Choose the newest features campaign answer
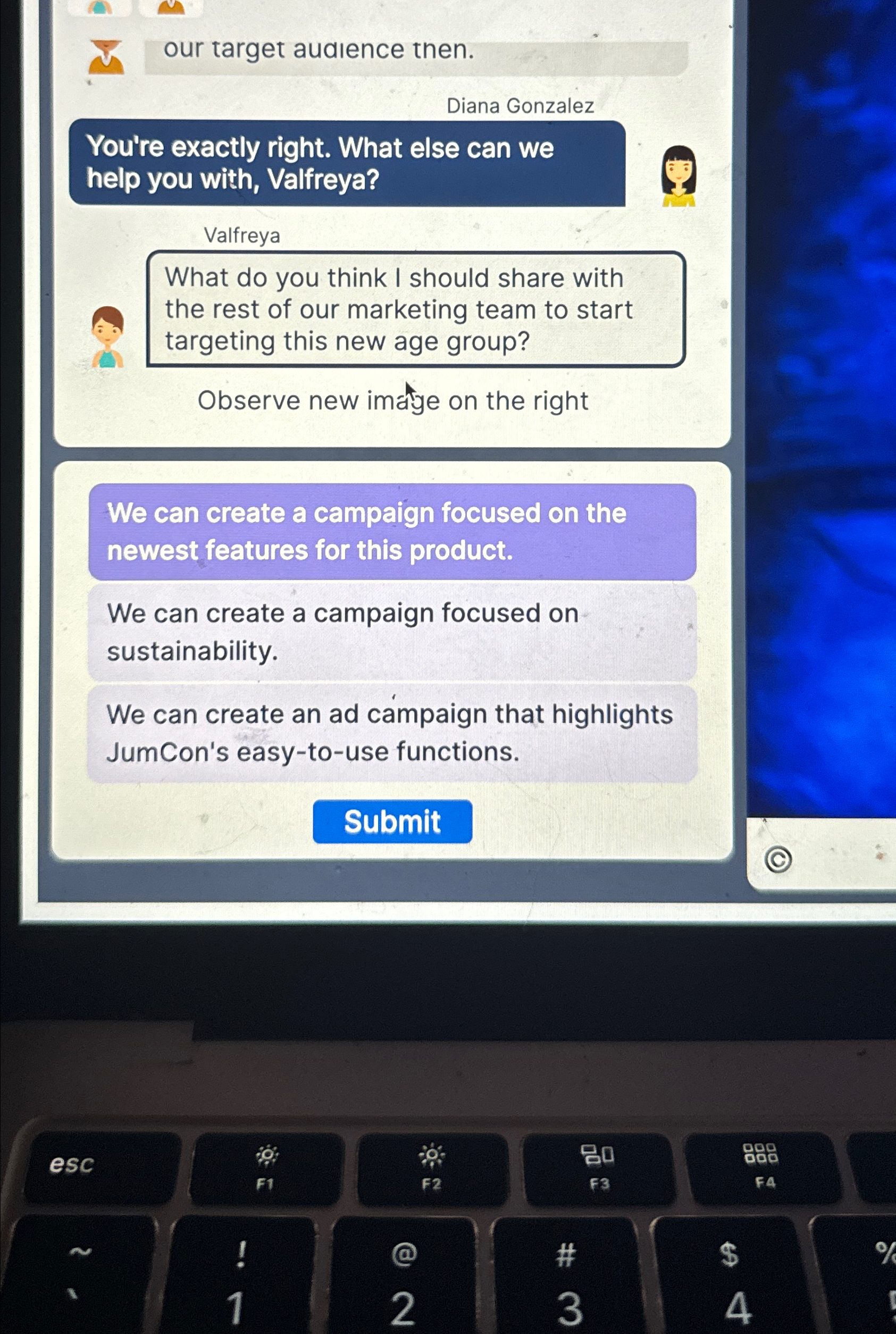The image size is (896, 1334). (x=392, y=532)
